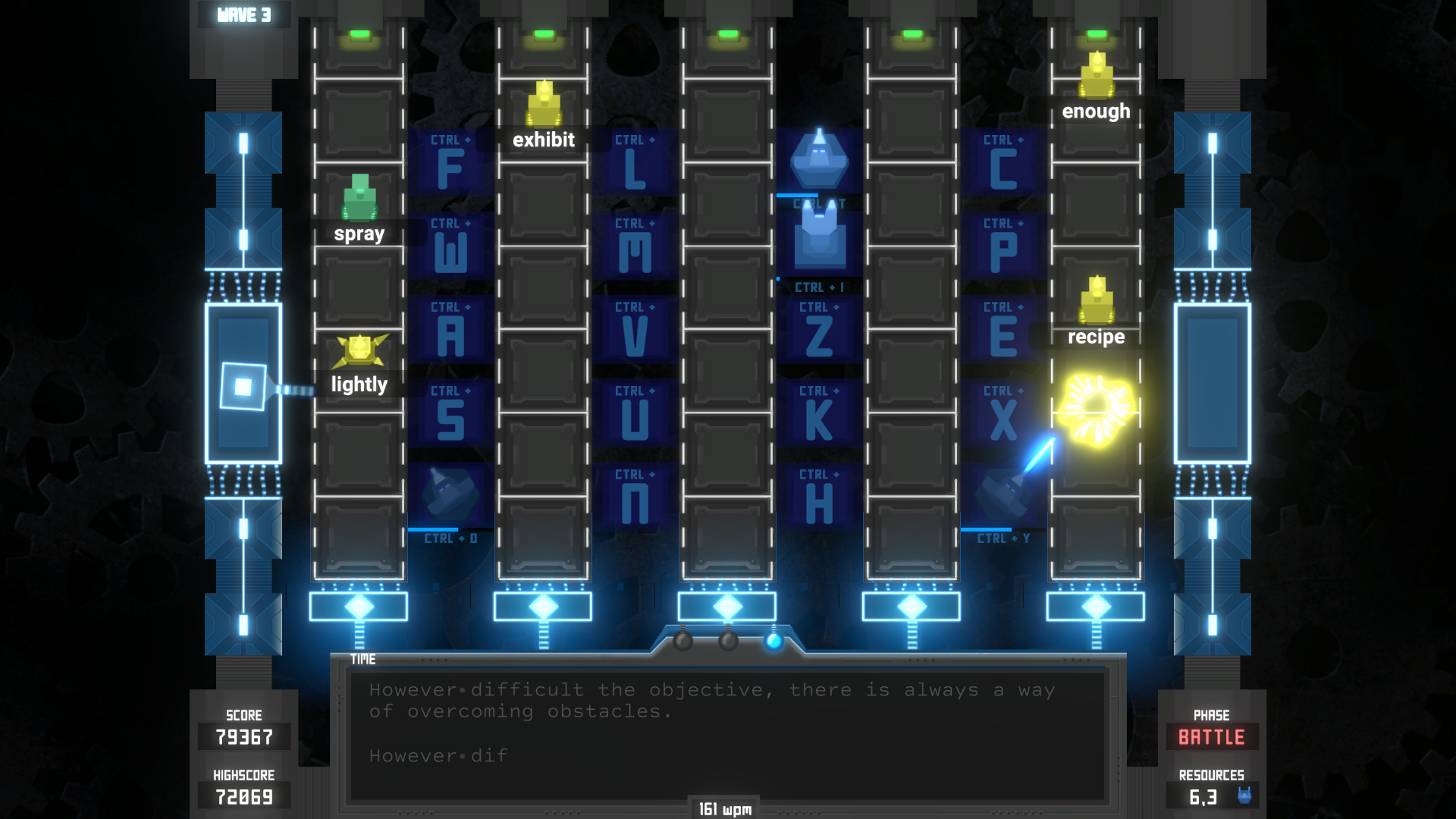Image resolution: width=1456 pixels, height=819 pixels.
Task: Select the green turret above the CTRL+F column
Action: 359,197
